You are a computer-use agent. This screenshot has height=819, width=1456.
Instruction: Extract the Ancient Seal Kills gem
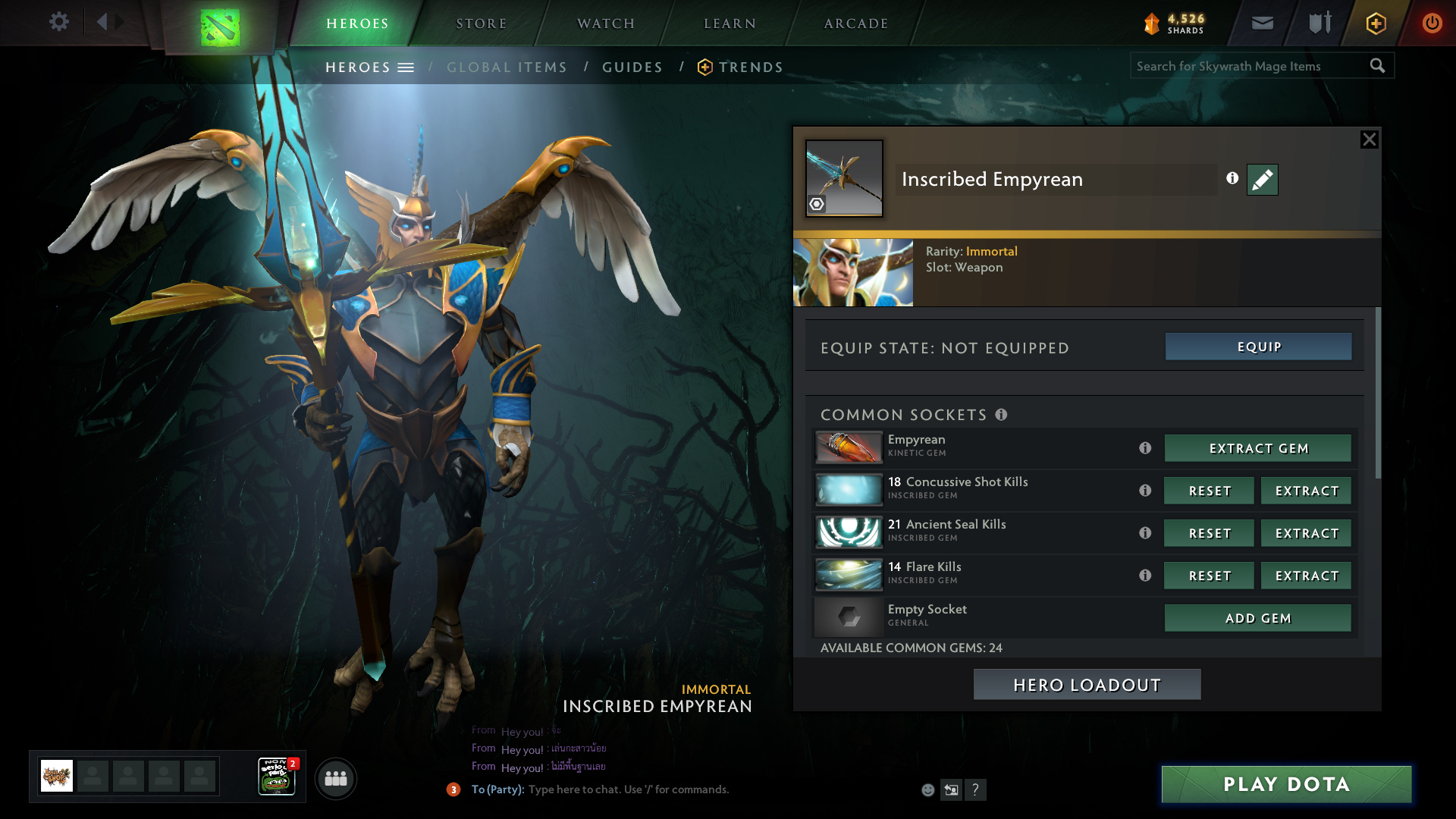1306,533
